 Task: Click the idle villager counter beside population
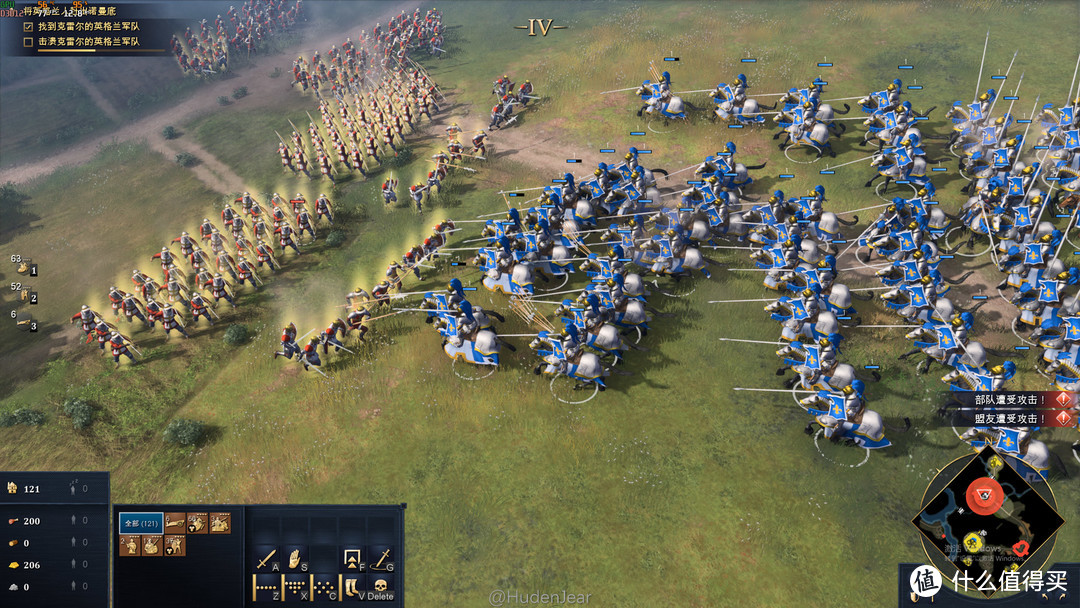(79, 489)
